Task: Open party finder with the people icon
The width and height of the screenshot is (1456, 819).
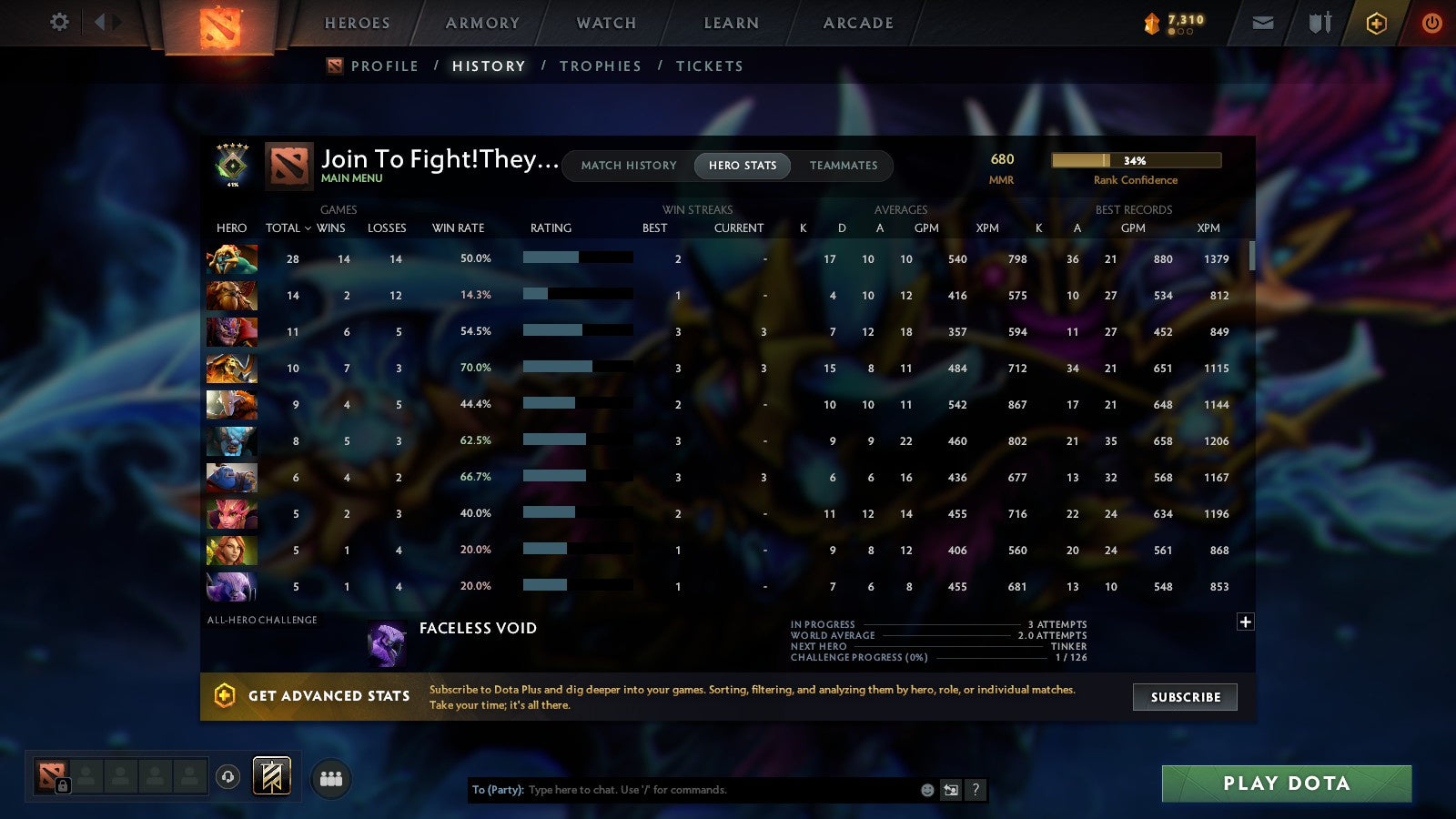Action: (x=330, y=776)
